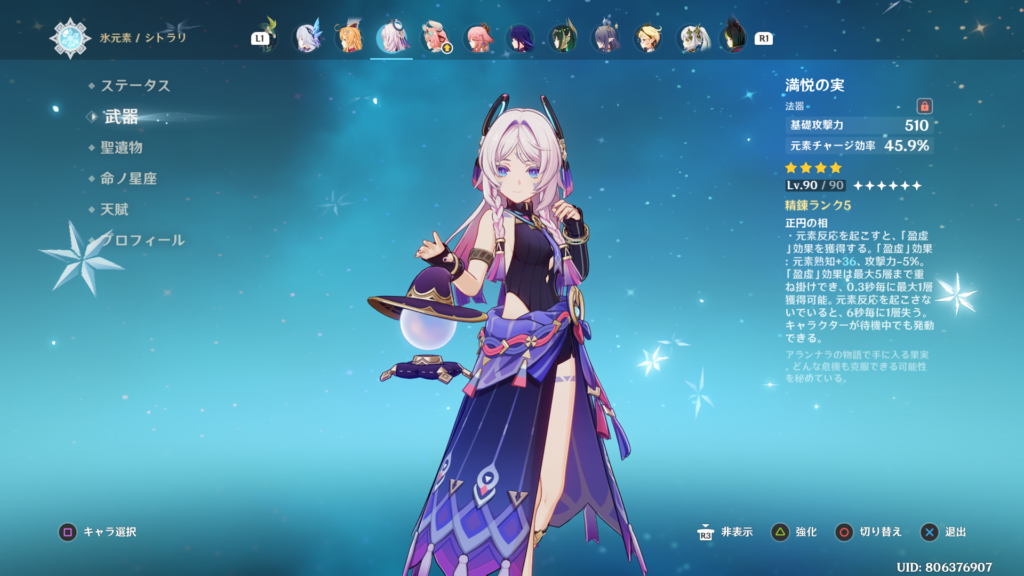Toggle the red lock icon on 満悦の実
Screen dimensions: 1024x576
coord(924,106)
